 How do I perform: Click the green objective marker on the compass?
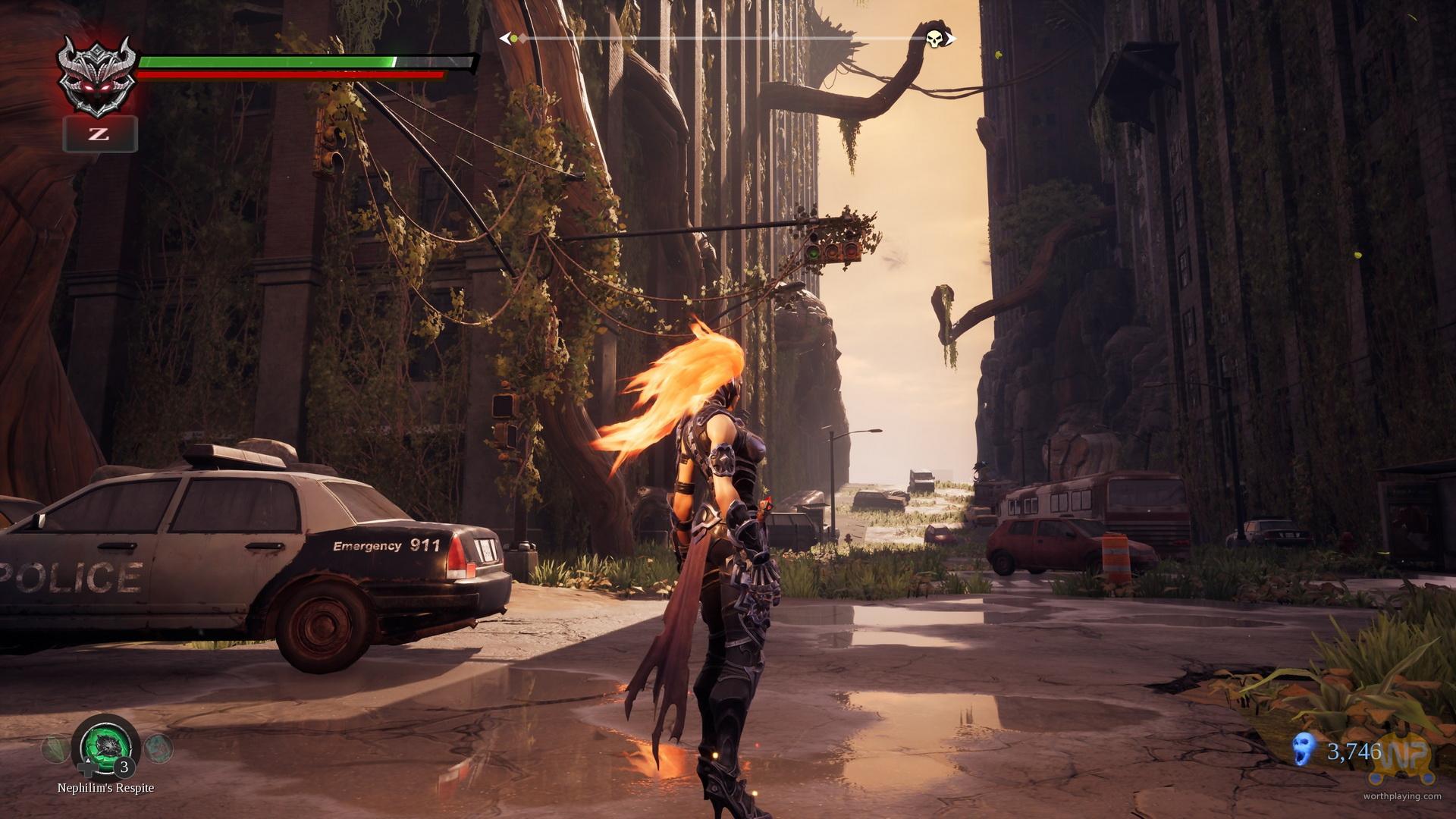click(x=513, y=38)
